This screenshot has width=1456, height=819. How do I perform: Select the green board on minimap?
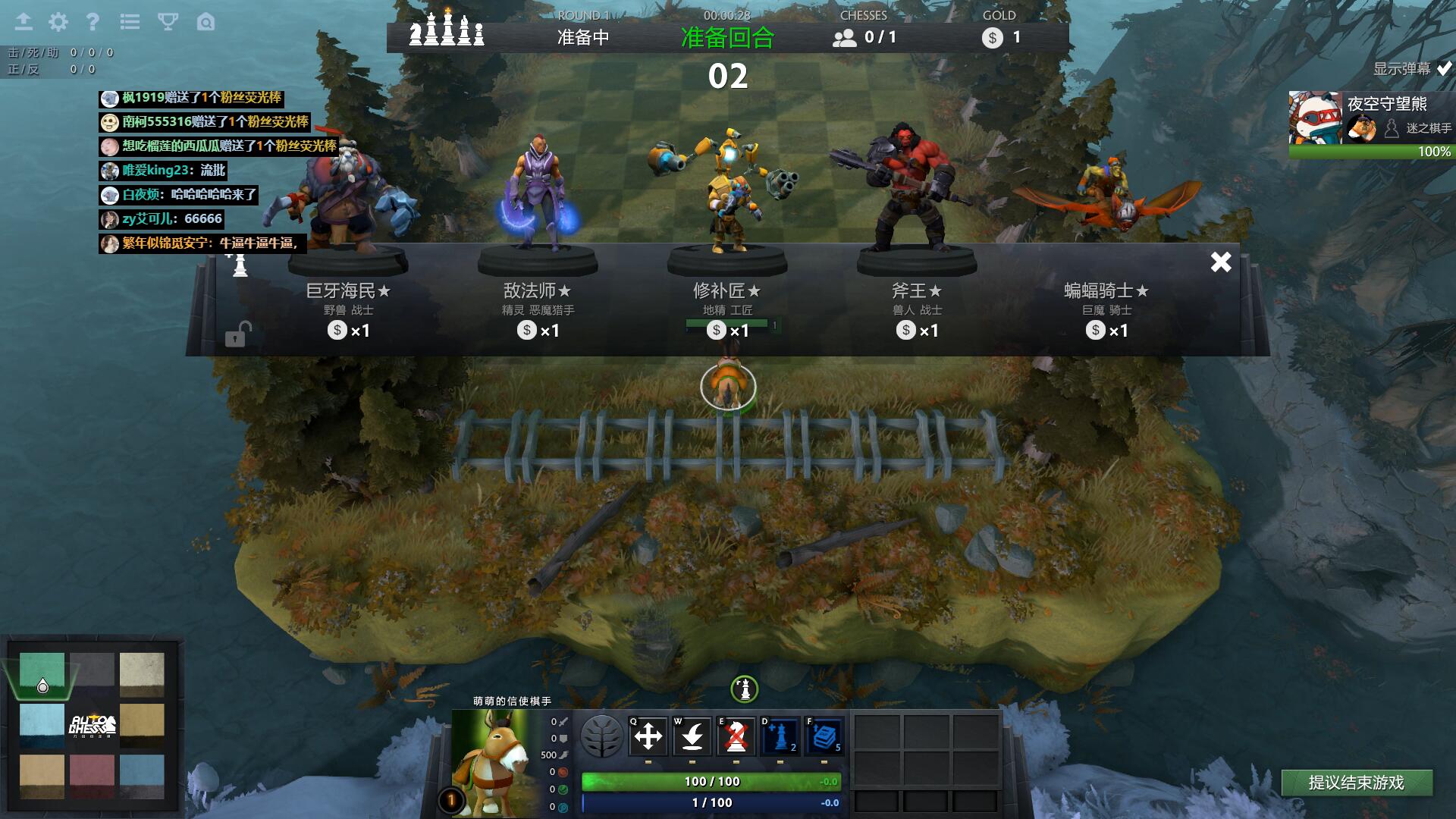42,673
